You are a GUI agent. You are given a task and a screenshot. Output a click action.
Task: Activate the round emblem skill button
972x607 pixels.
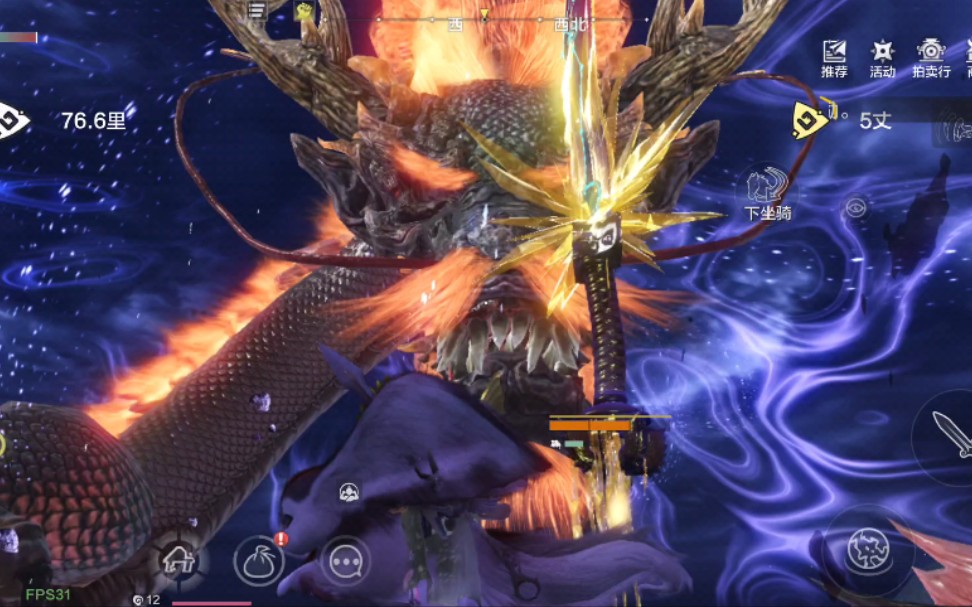coord(862,548)
